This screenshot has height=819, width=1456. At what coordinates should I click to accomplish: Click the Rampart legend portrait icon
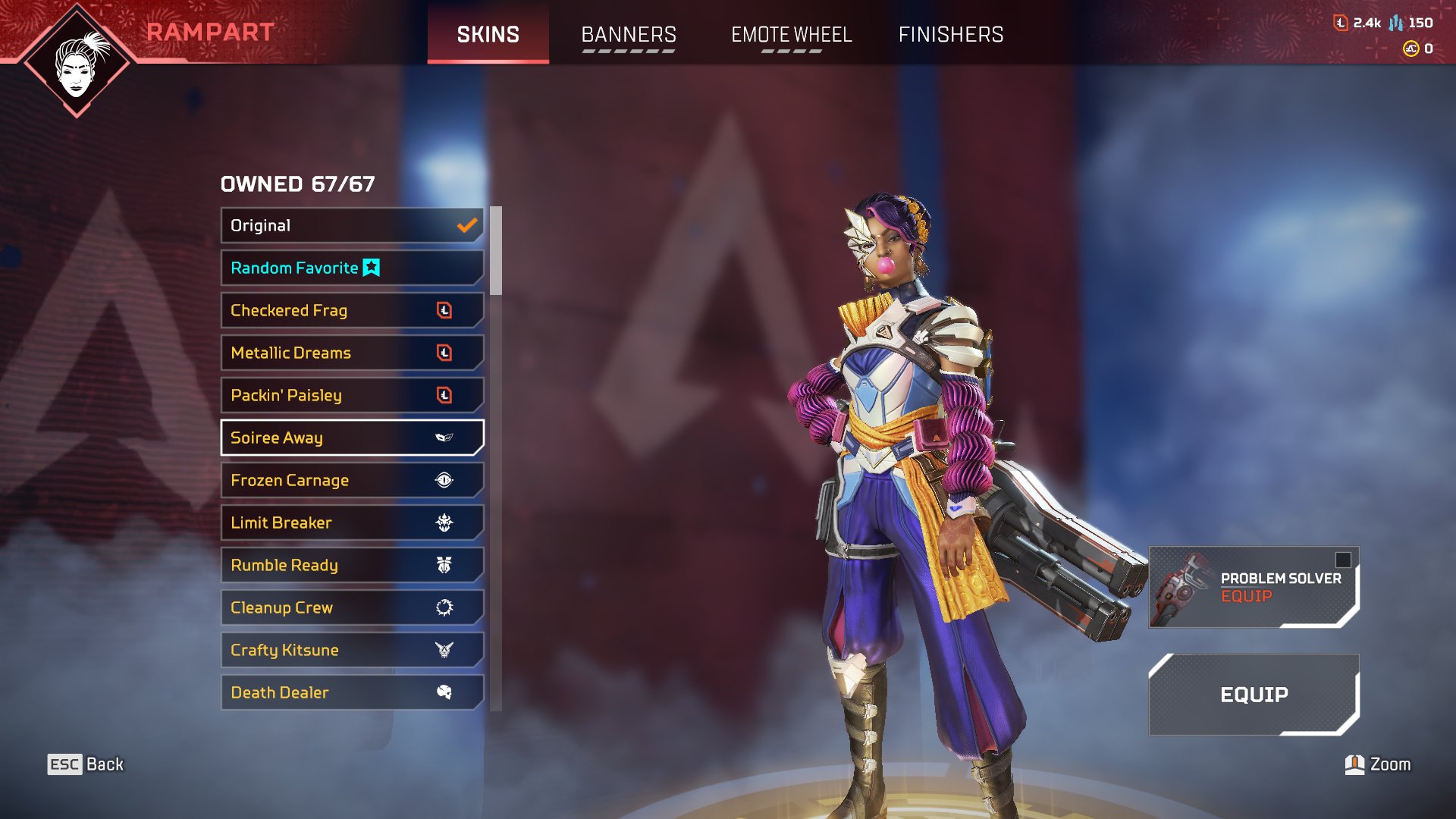point(77,62)
